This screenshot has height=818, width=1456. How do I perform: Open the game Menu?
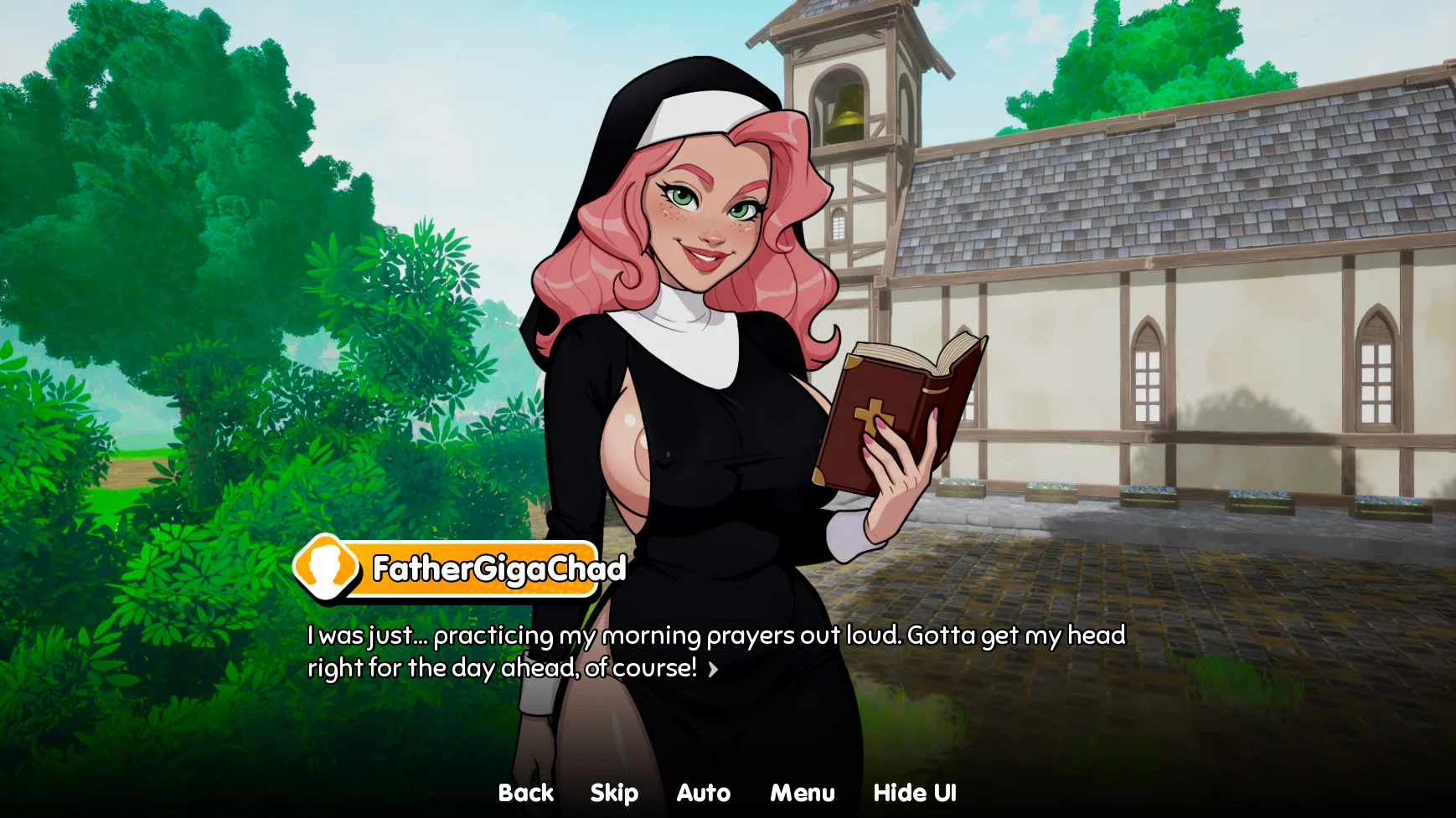802,793
